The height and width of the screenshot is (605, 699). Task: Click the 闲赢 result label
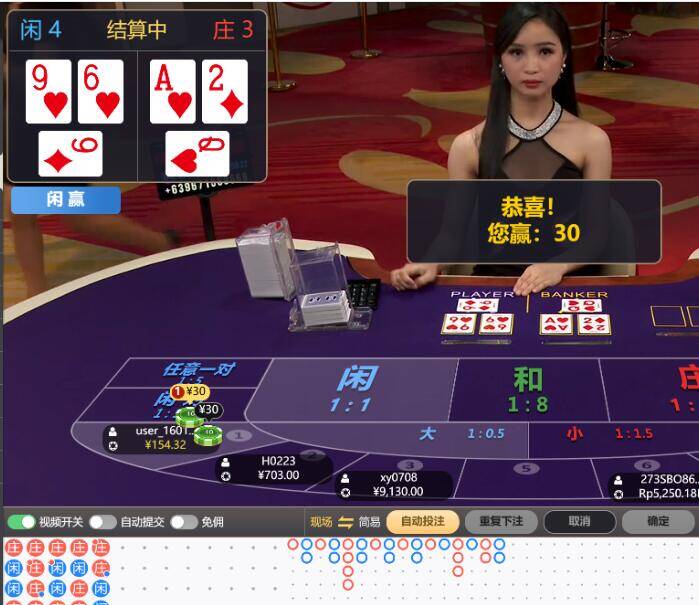tap(66, 200)
